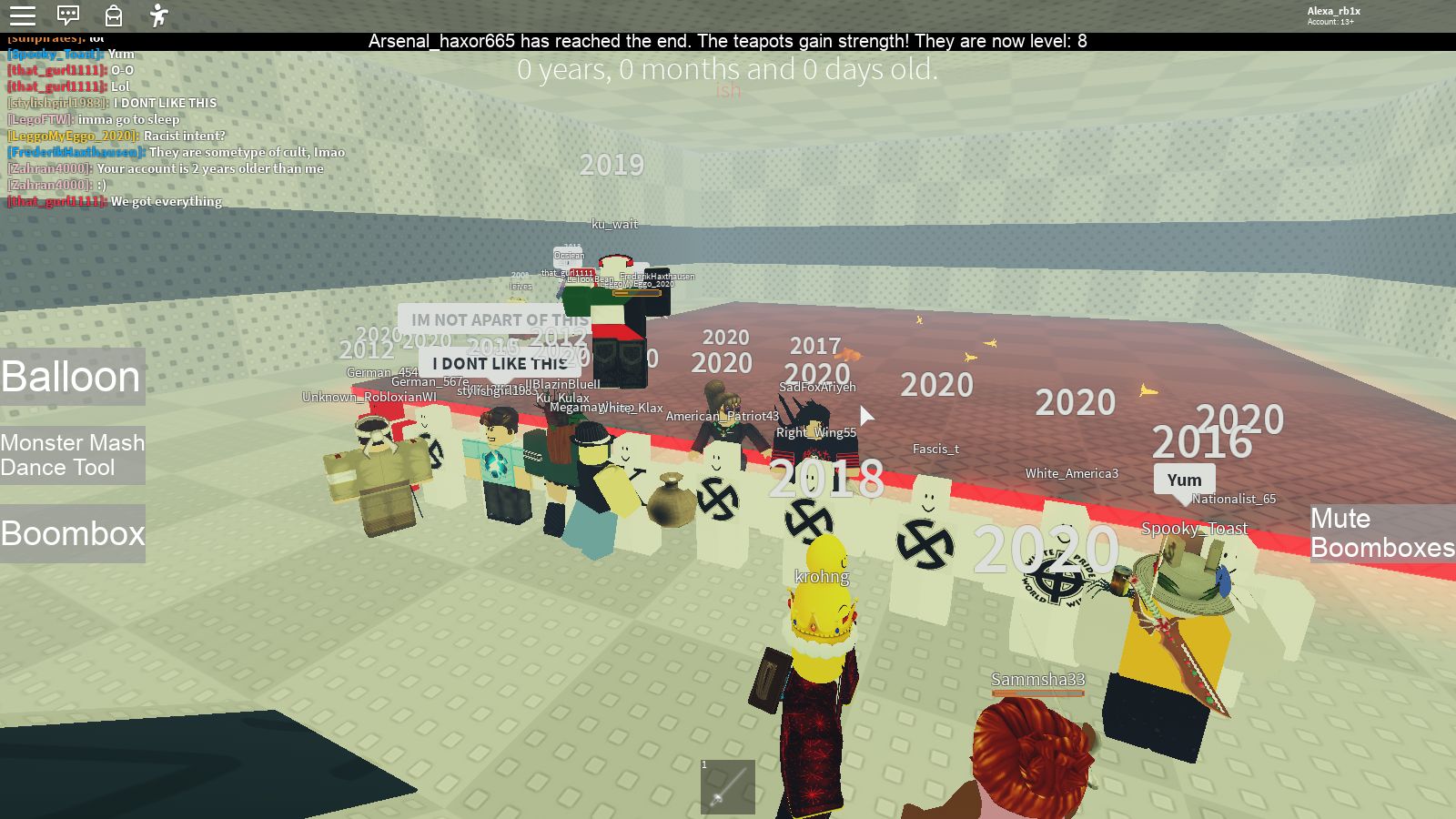Toggle Mute Boomboxes
Viewport: 1456px width, 819px height.
click(x=1381, y=533)
